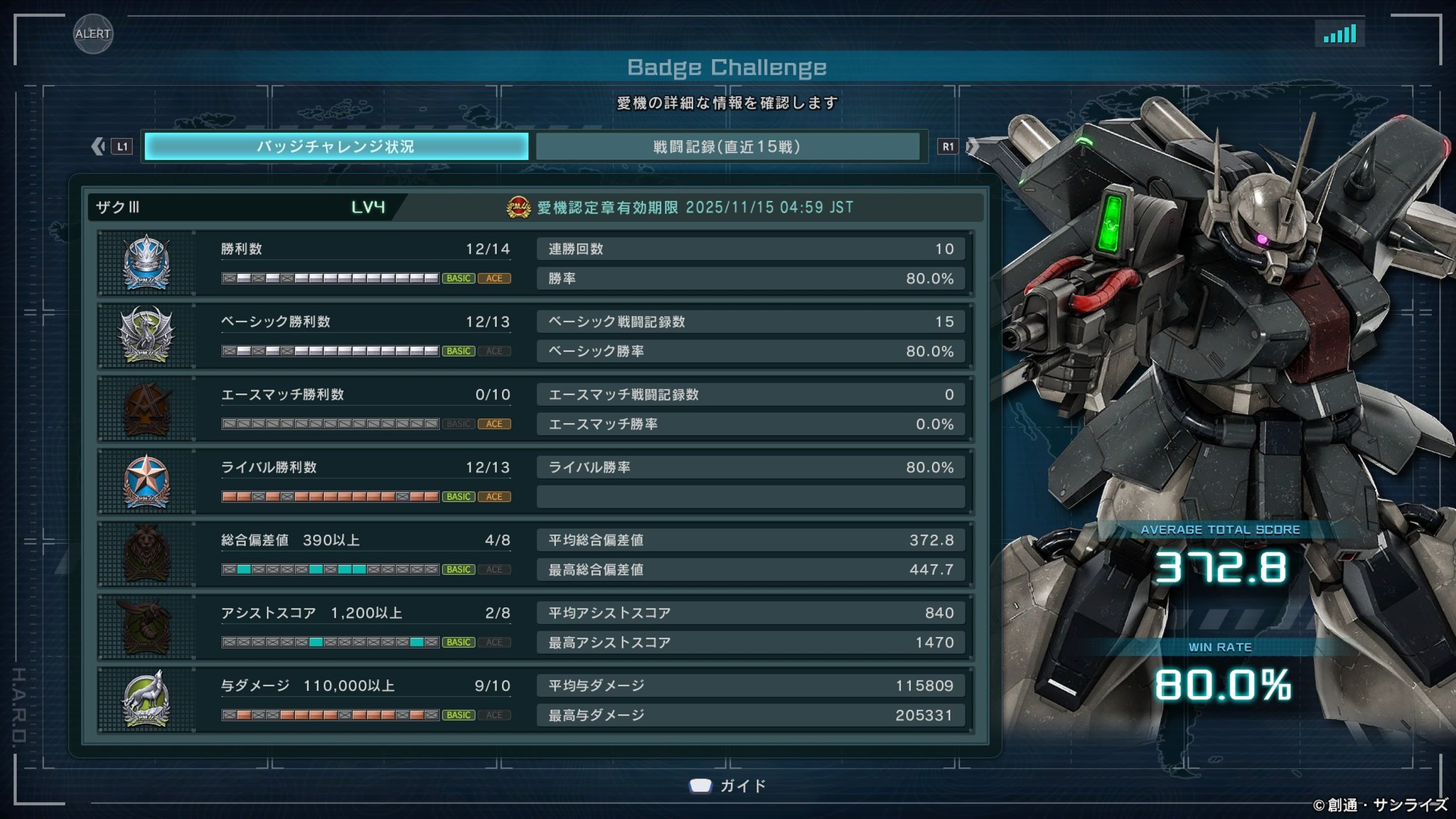Viewport: 1456px width, 819px height.
Task: Switch to the バッジチャレンジ状況 tab
Action: tap(336, 146)
